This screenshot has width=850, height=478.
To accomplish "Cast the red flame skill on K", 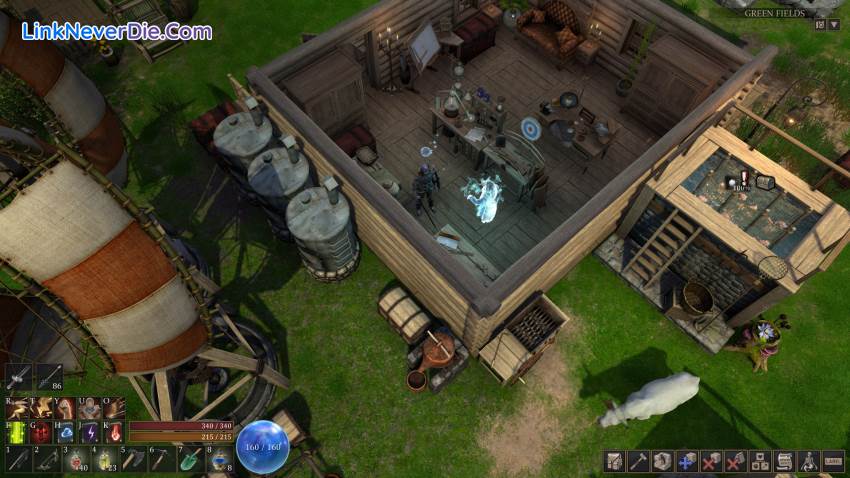I will coord(114,432).
